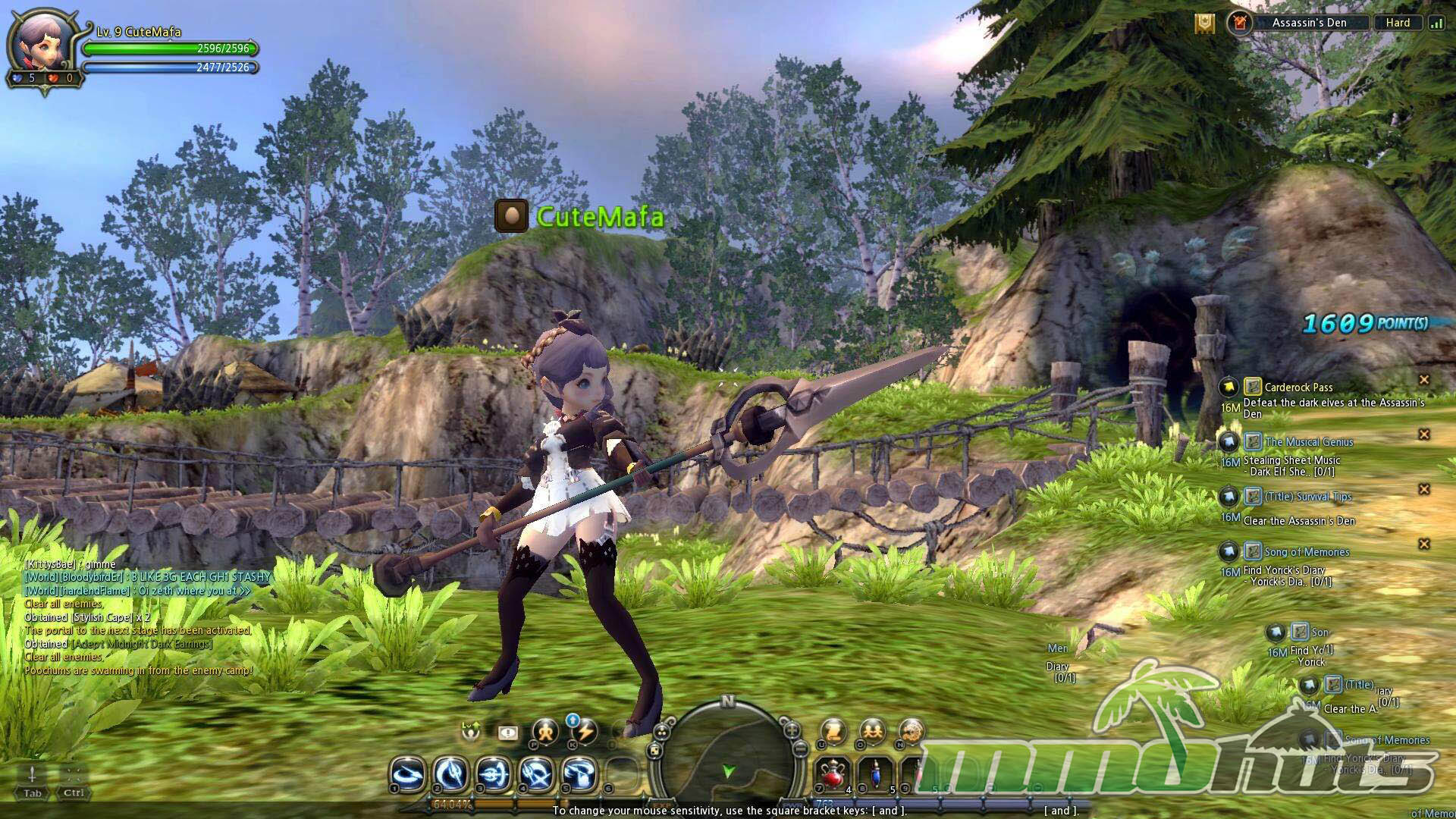Use the skill in hotbar slot 5
Image resolution: width=1456 pixels, height=819 pixels.
[x=580, y=774]
